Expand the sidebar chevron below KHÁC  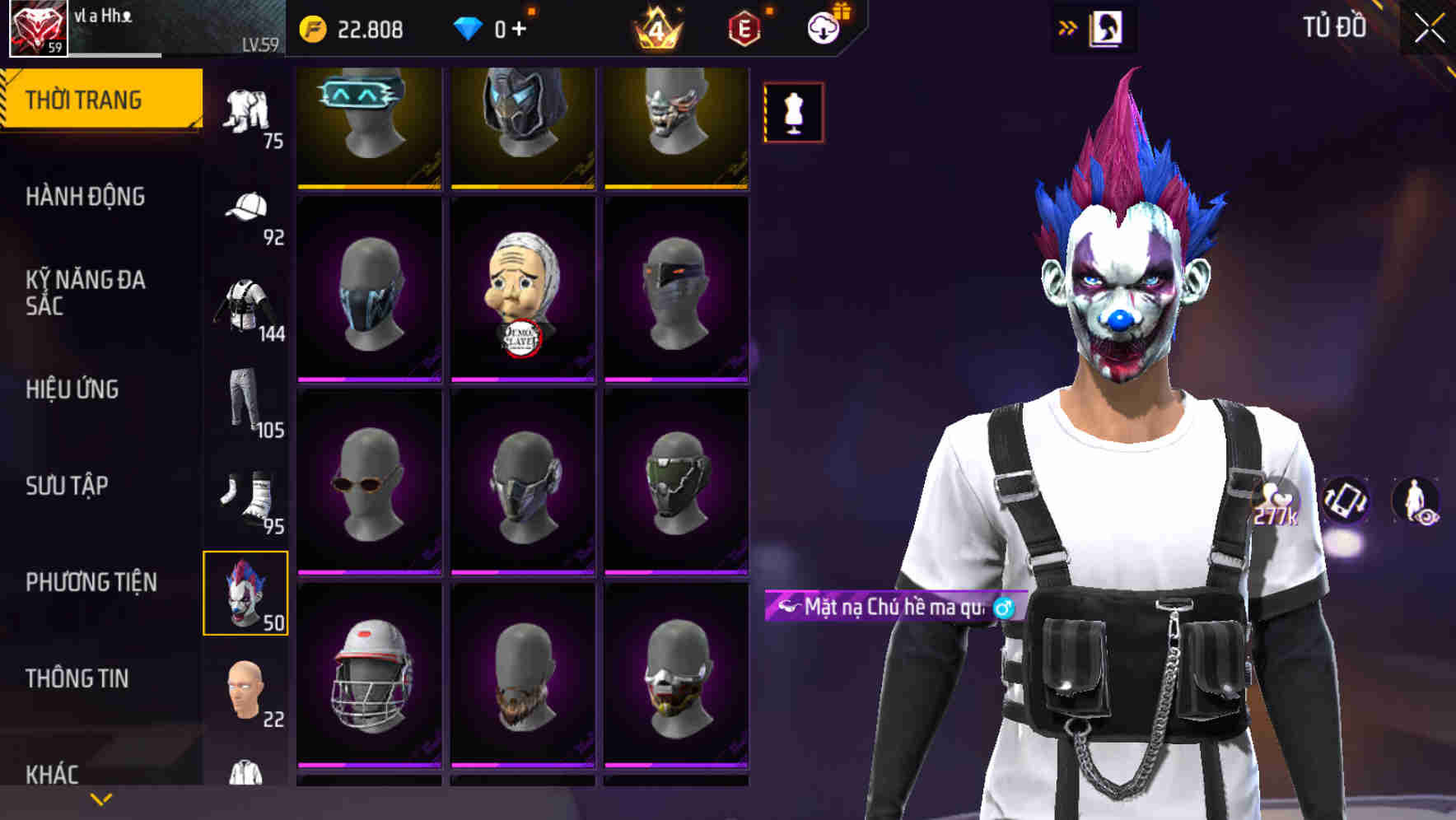coord(100,799)
